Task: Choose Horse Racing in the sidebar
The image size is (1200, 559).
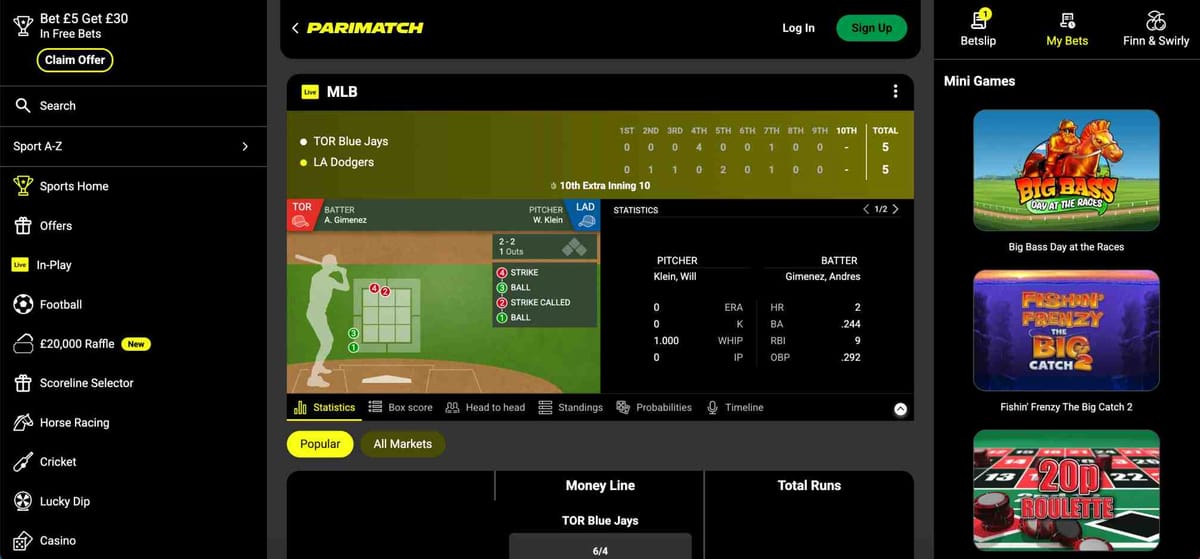Action: (74, 423)
